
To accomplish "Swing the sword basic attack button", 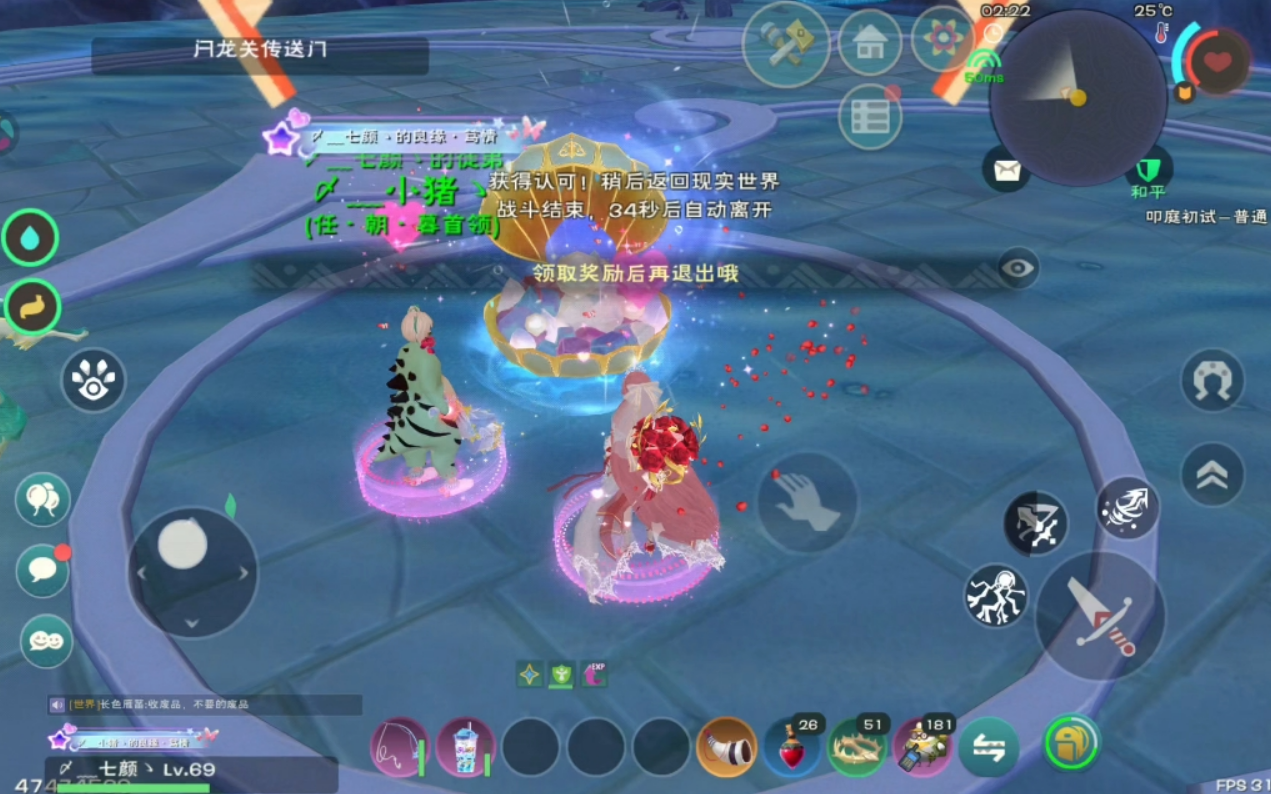I will click(1099, 616).
